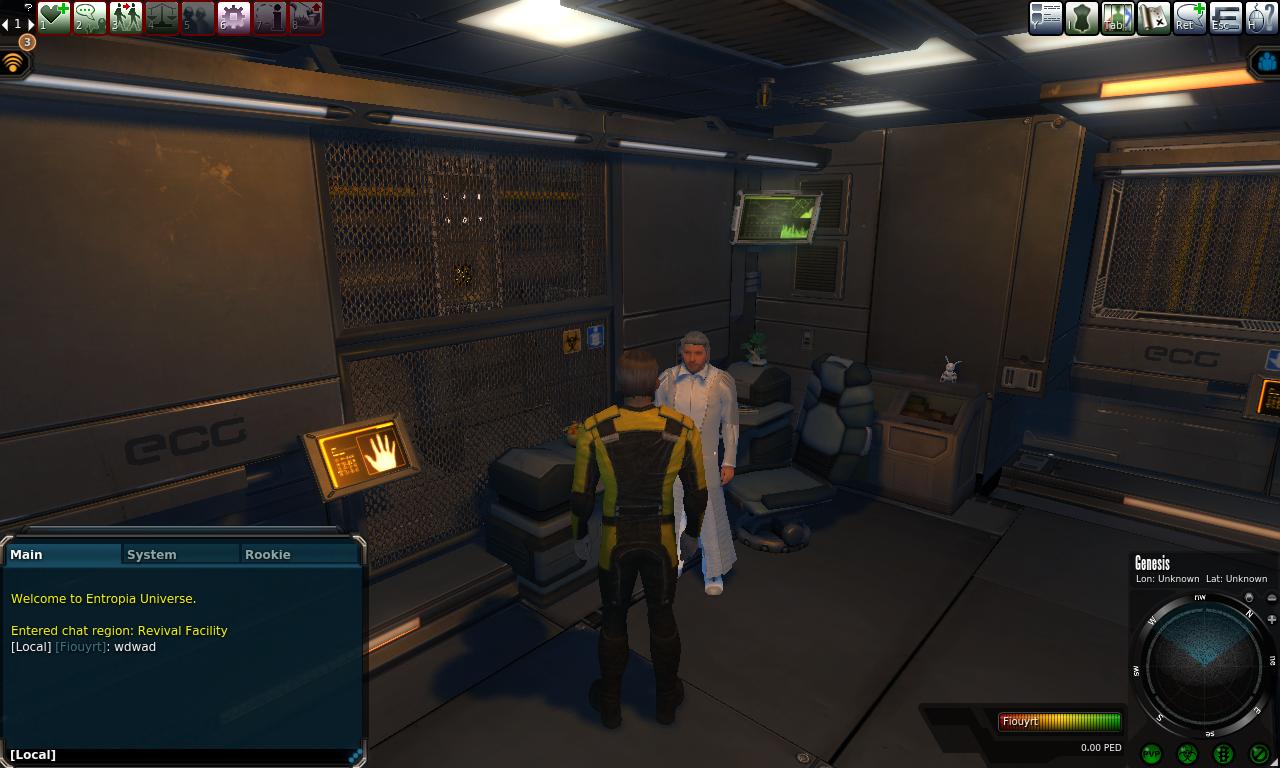The width and height of the screenshot is (1280, 768).
Task: Click the Ret chat bubble icon
Action: click(1190, 18)
